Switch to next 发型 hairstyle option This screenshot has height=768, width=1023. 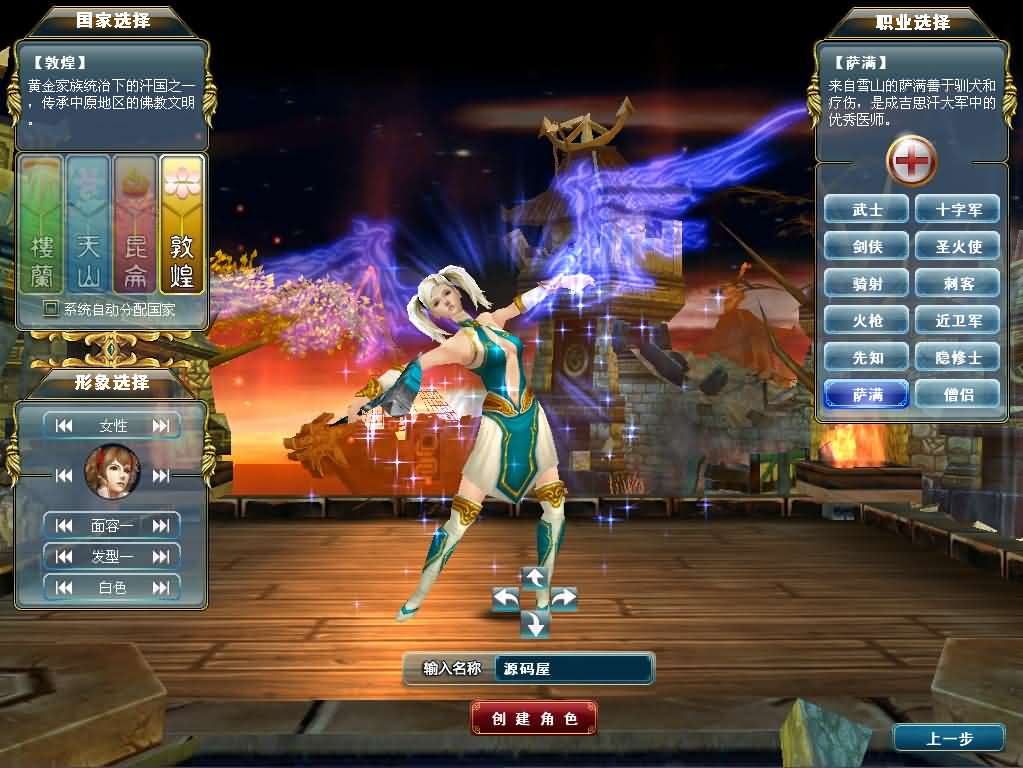161,556
